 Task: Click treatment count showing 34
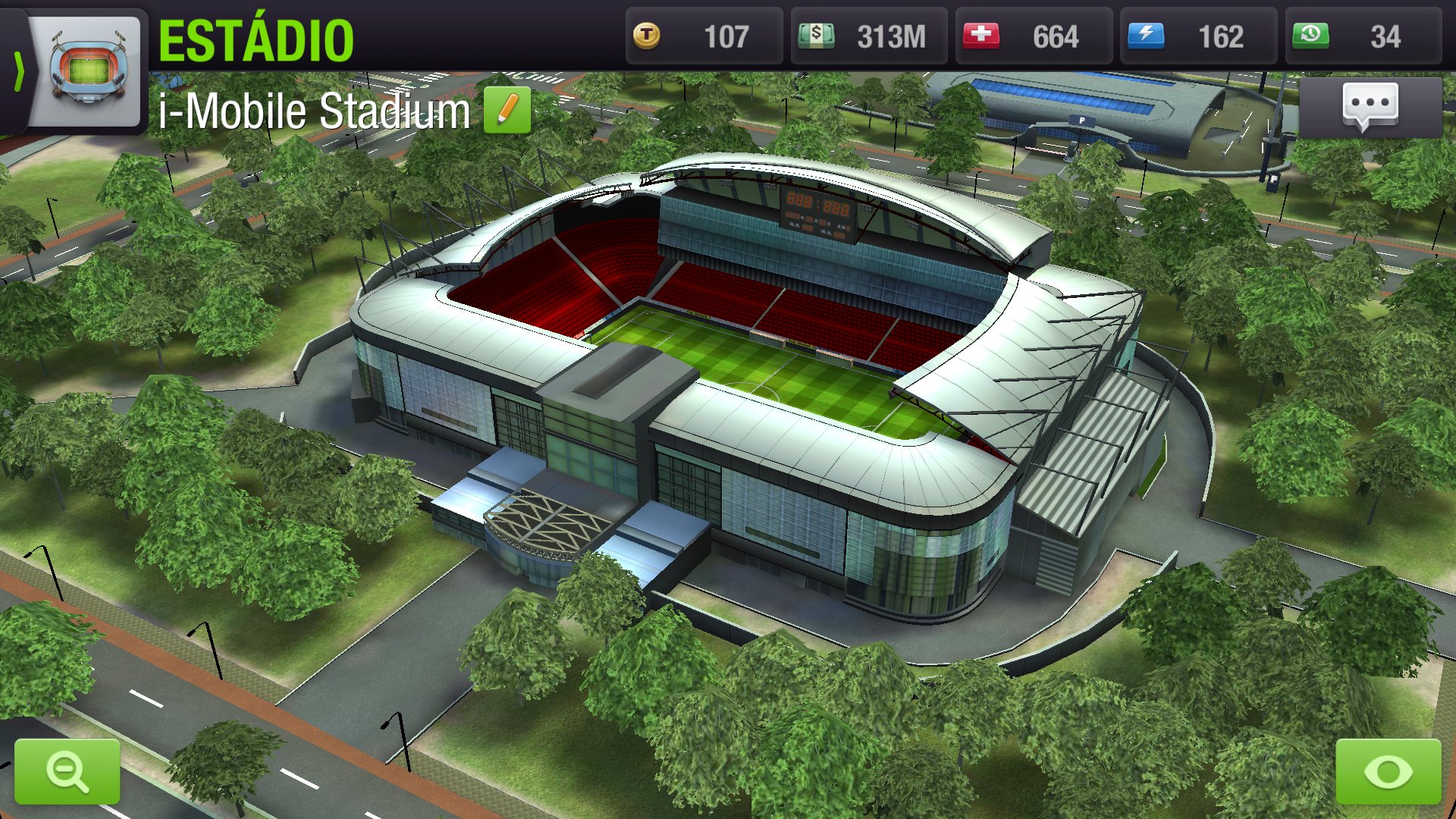1384,36
